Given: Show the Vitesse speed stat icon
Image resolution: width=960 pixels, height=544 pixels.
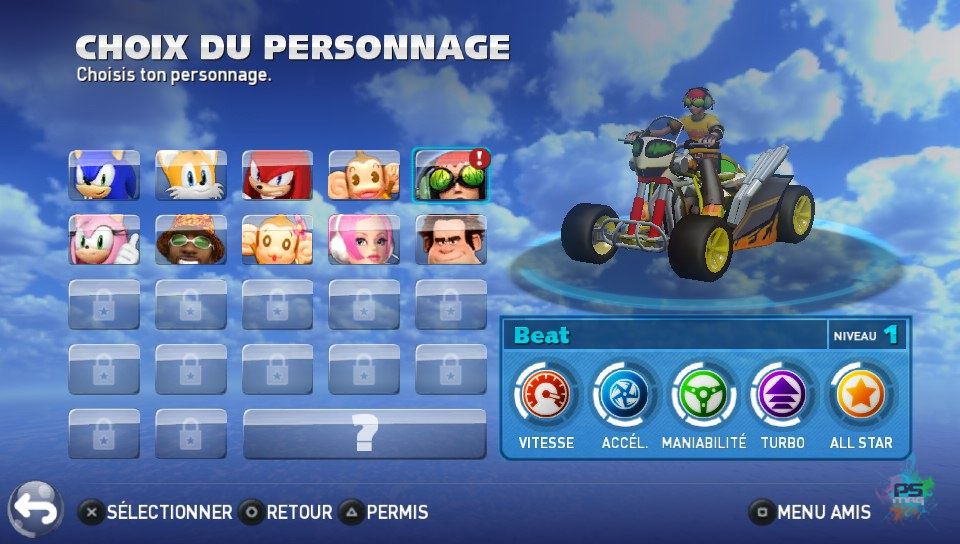Looking at the screenshot, I should (x=545, y=395).
